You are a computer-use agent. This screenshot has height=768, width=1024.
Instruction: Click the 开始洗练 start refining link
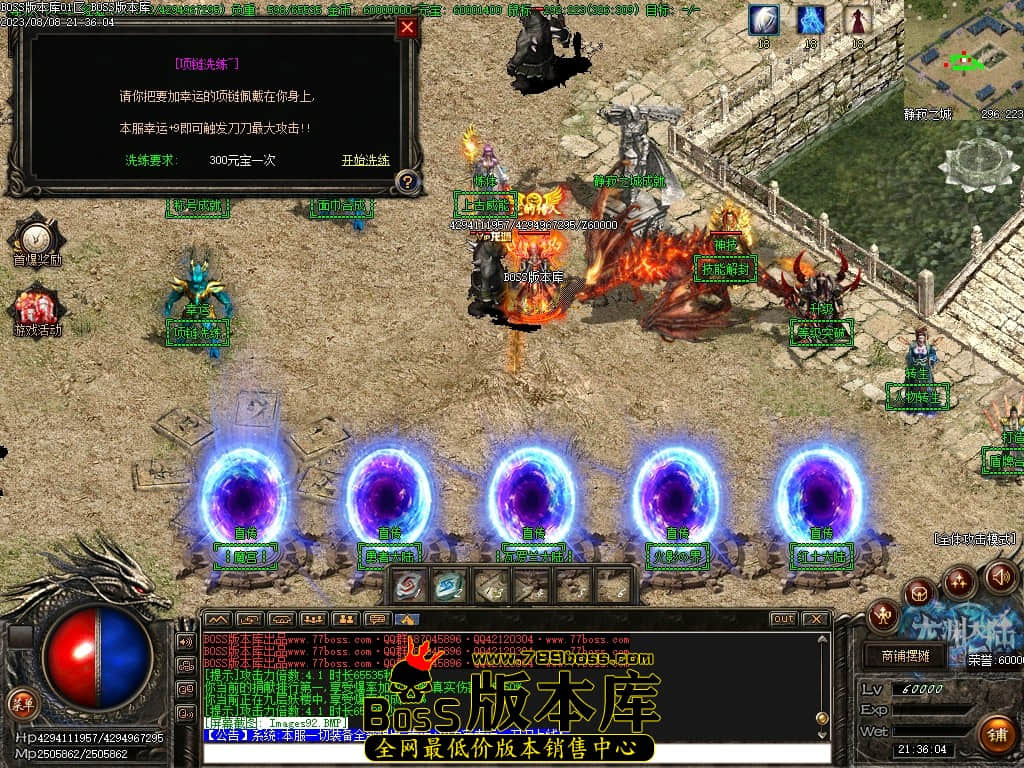pyautogui.click(x=365, y=160)
